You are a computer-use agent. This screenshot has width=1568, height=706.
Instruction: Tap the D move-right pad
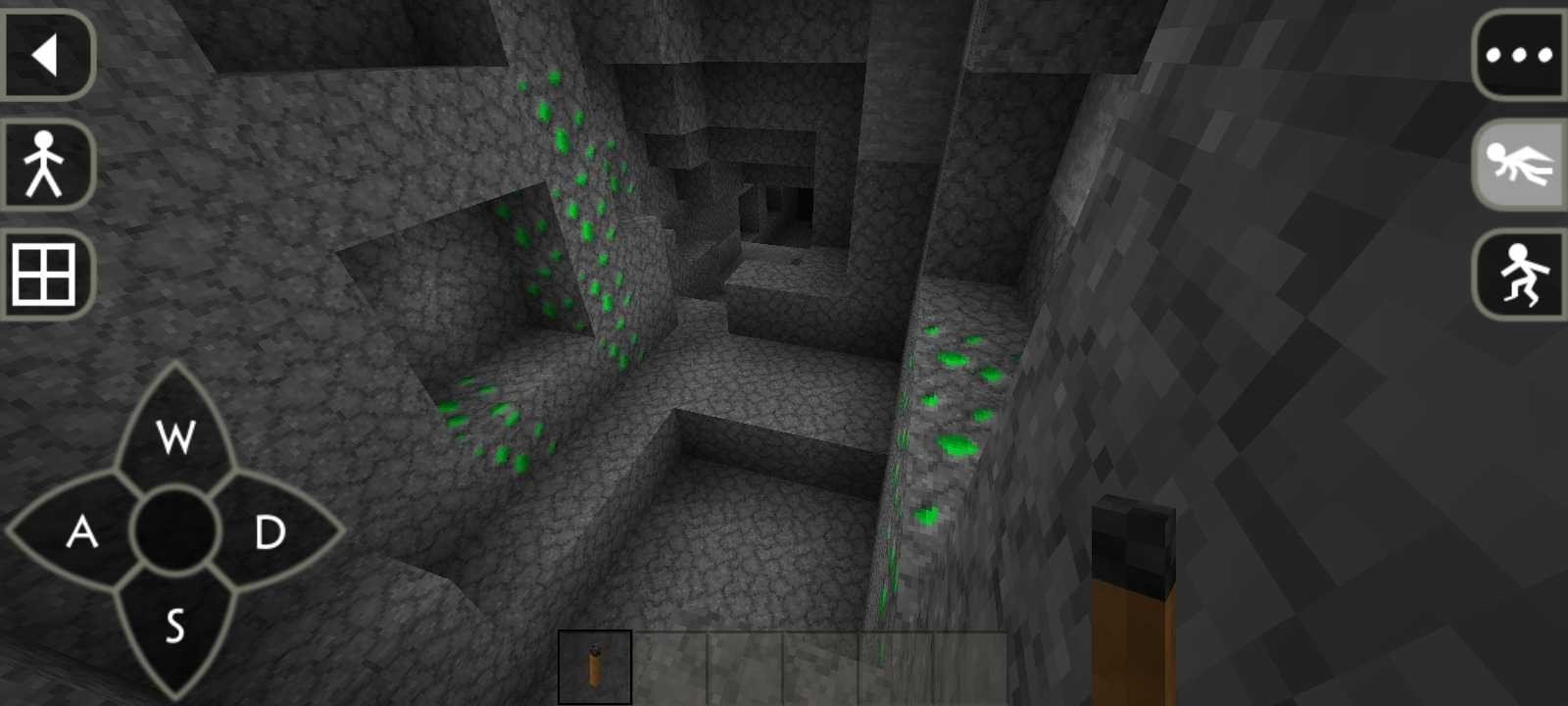pyautogui.click(x=269, y=531)
